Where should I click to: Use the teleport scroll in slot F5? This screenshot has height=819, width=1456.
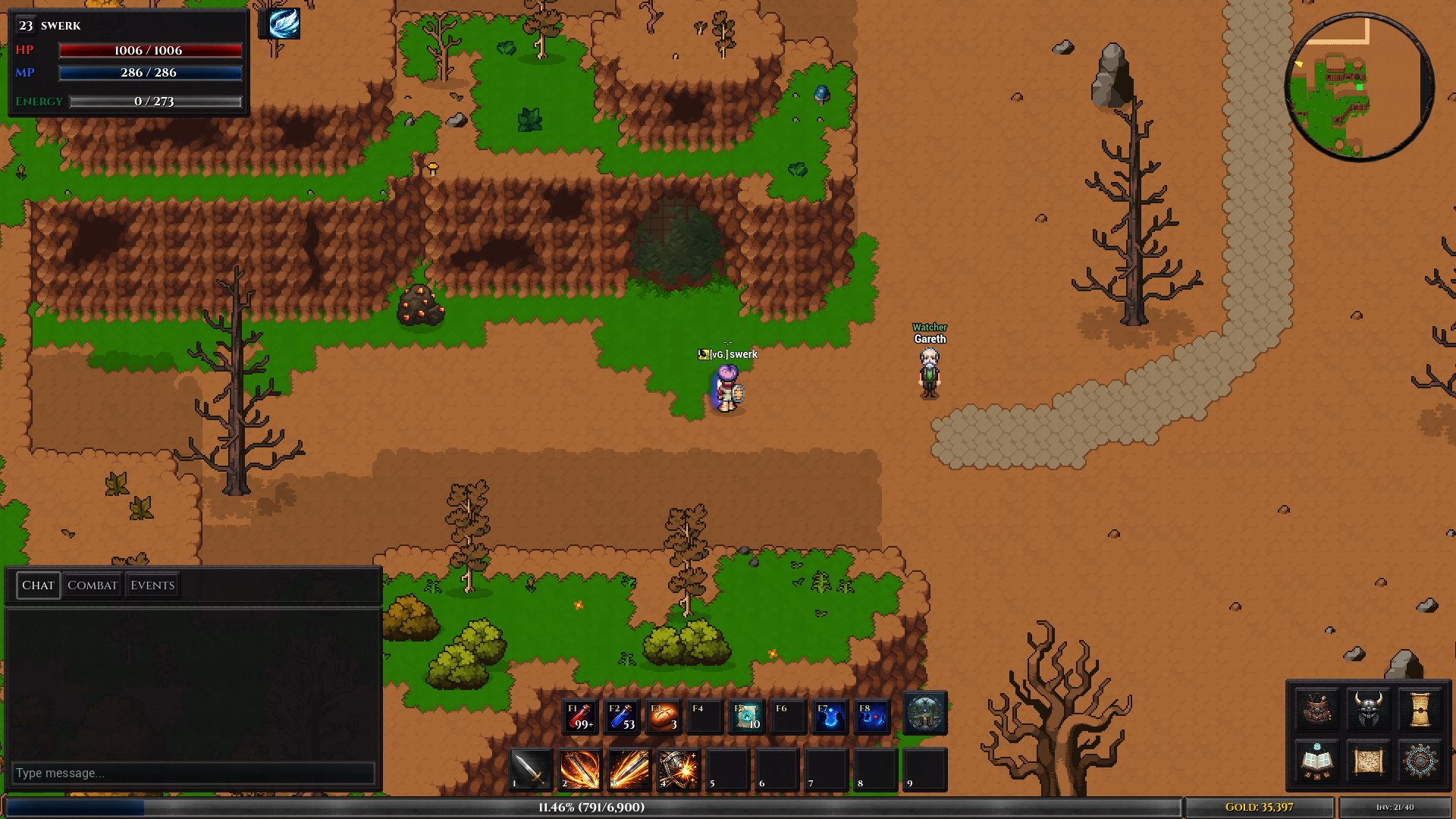point(746,717)
